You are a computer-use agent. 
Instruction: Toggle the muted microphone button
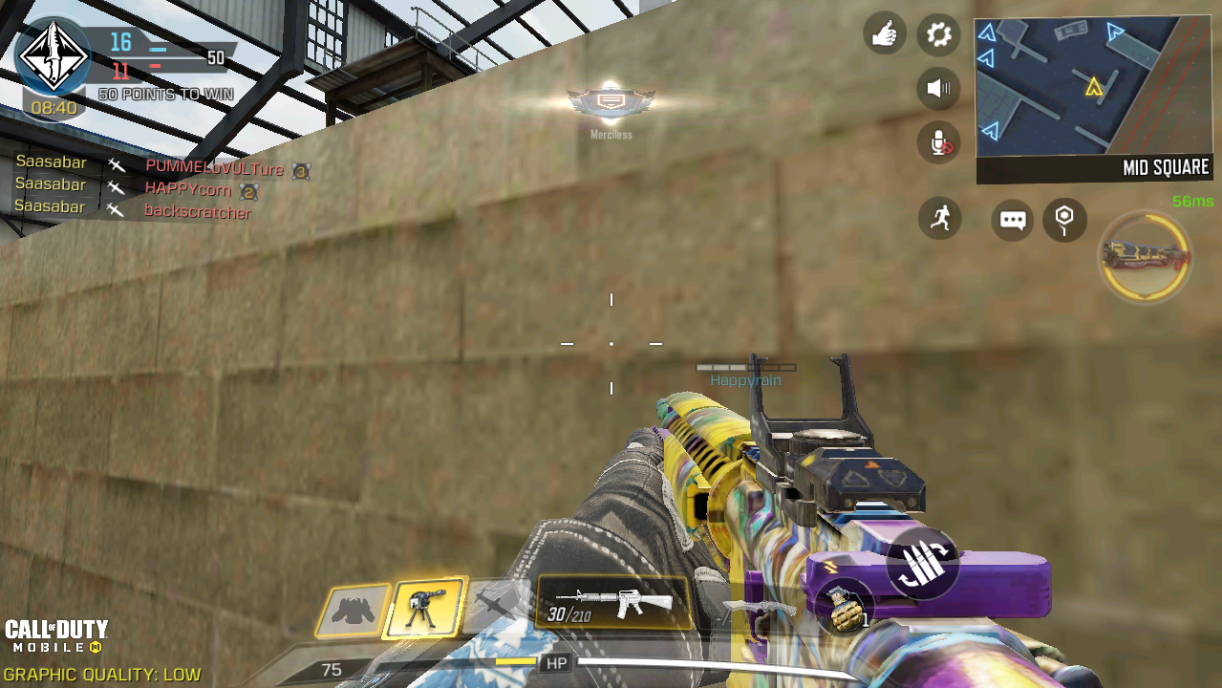tap(938, 143)
